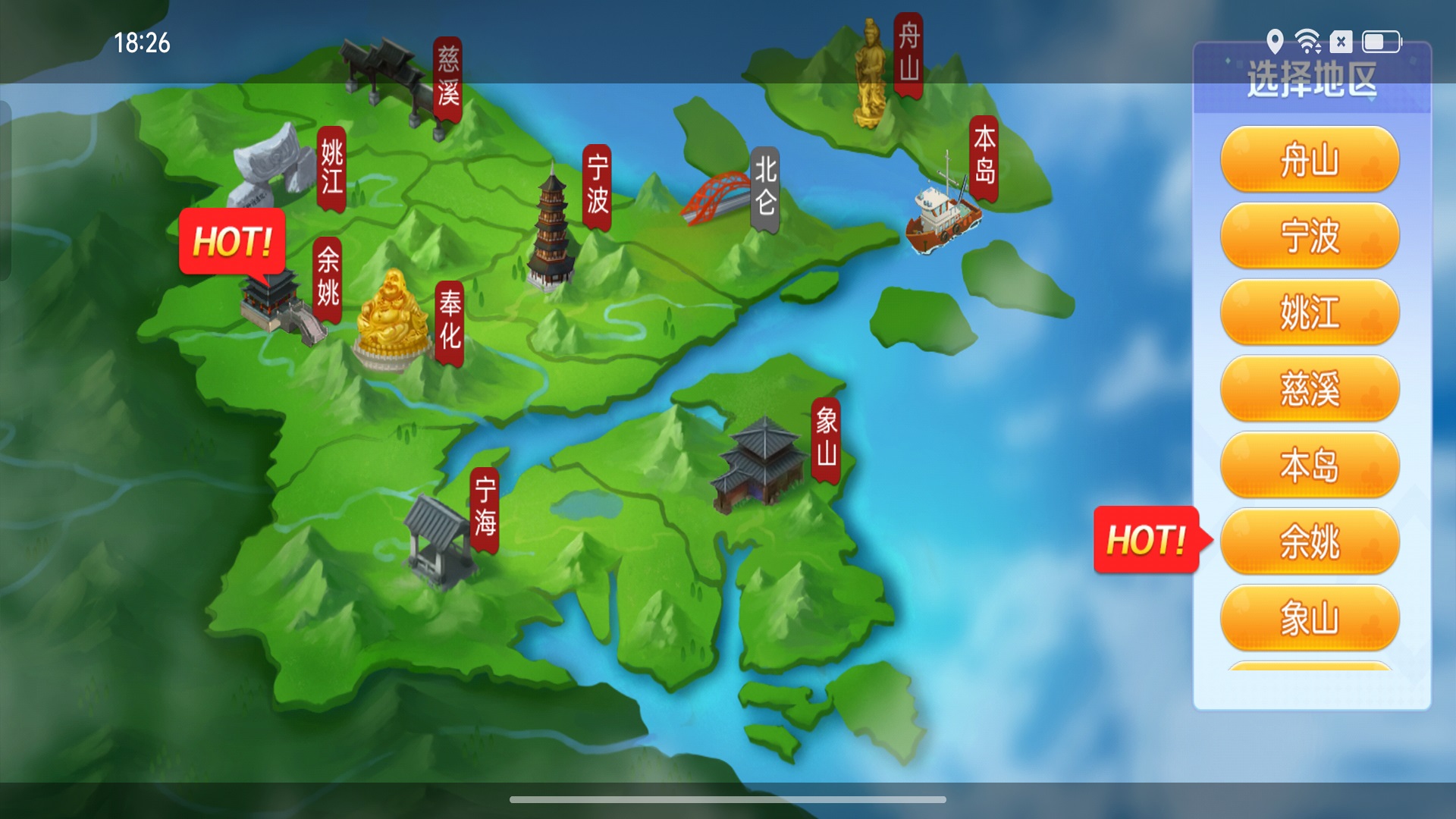Viewport: 1456px width, 819px height.
Task: Select the 宁海 map banner
Action: point(485,508)
